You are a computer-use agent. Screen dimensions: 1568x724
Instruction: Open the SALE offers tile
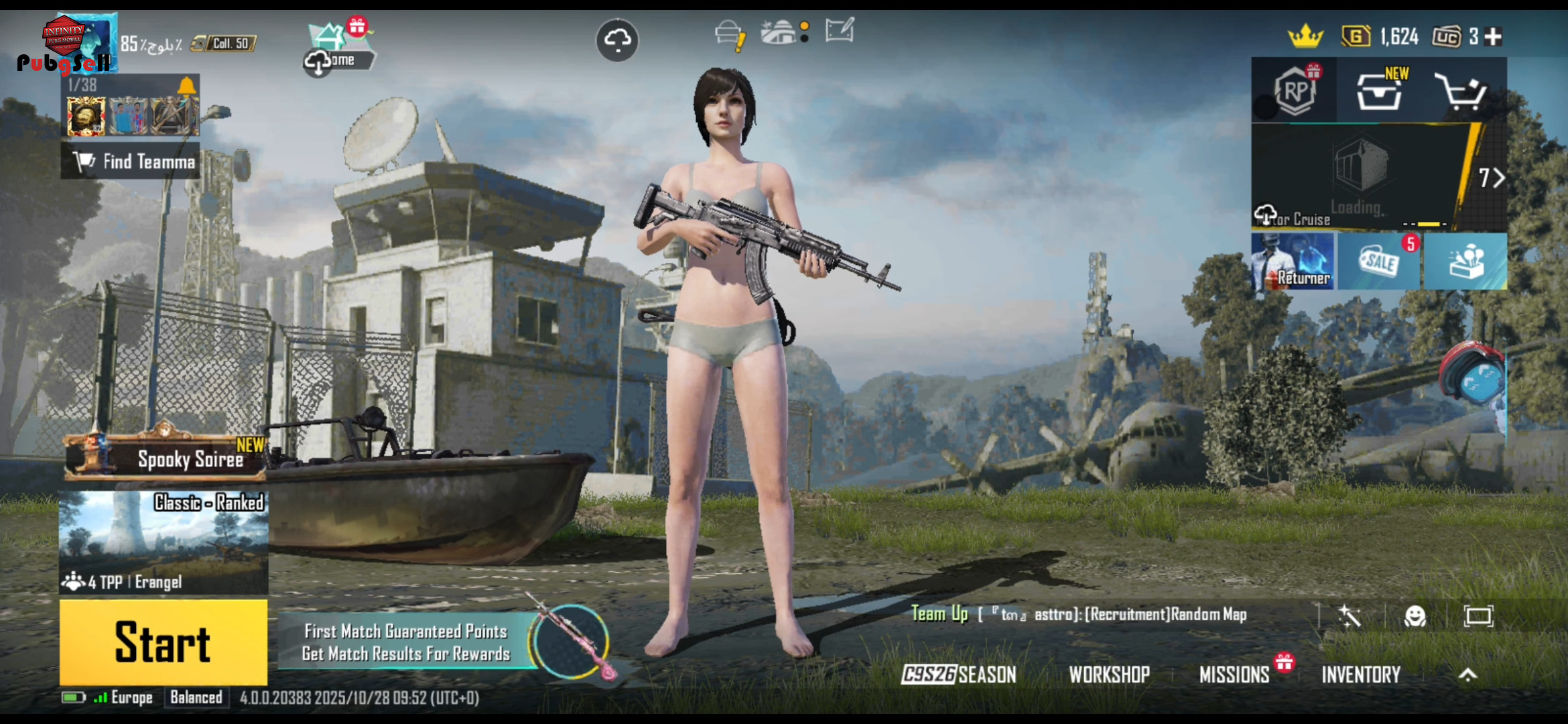1379,261
